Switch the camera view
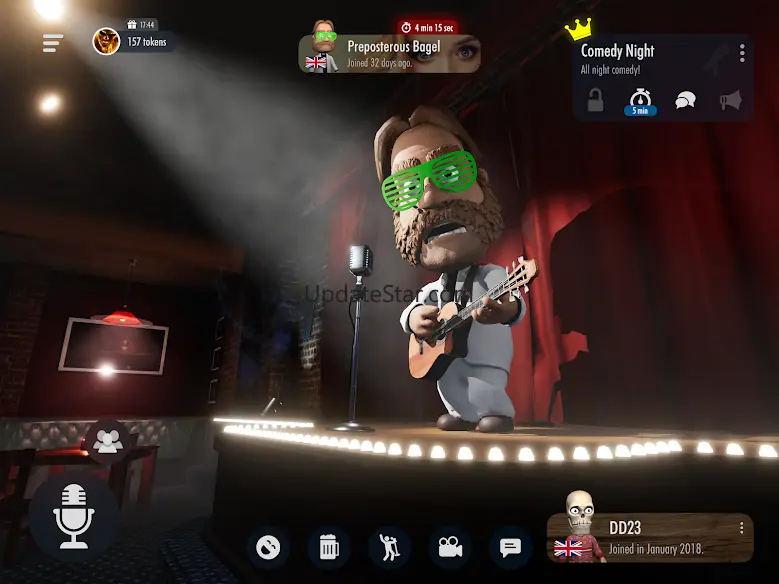This screenshot has width=779, height=584. (x=450, y=547)
